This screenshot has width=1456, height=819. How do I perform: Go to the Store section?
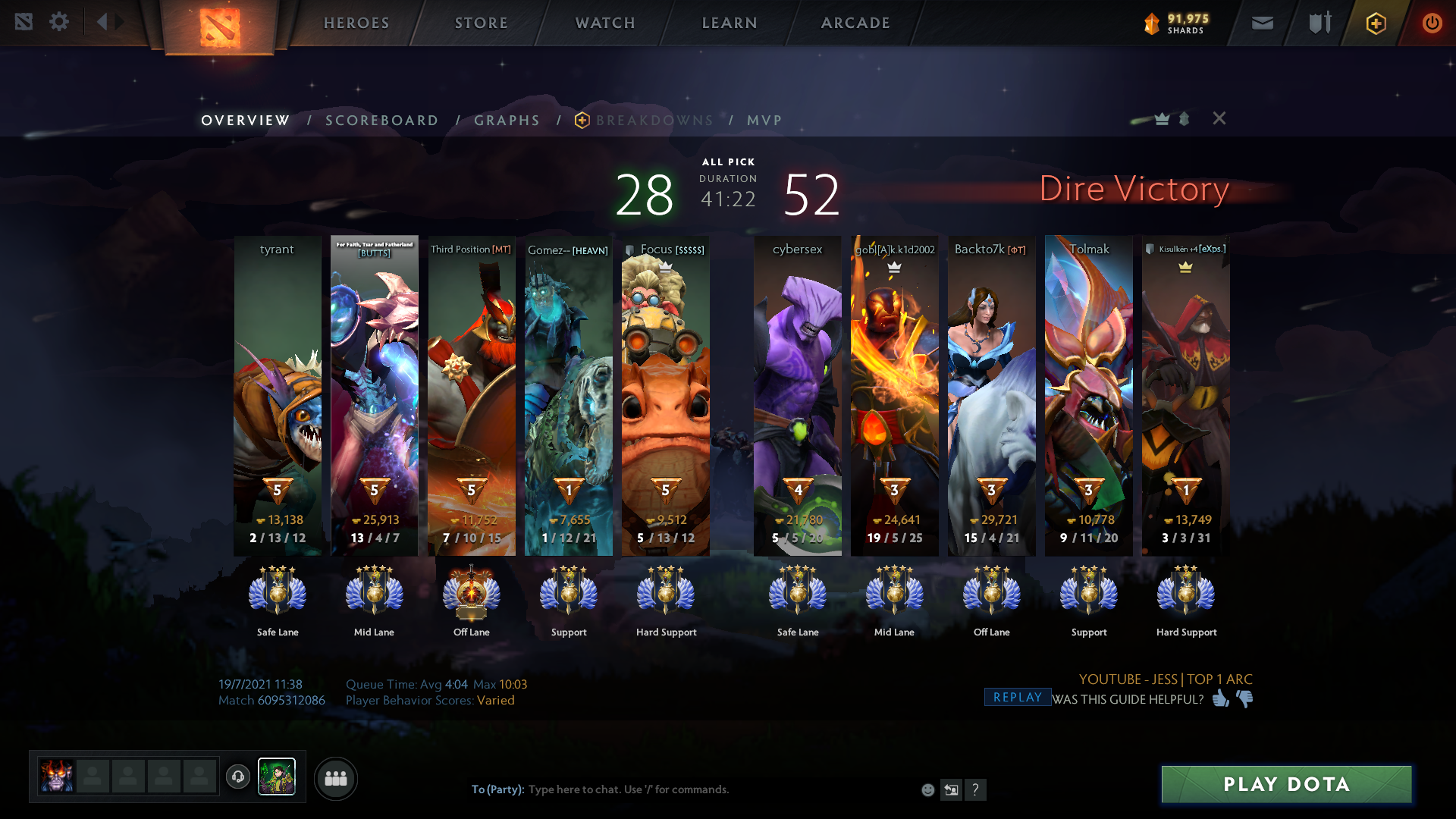click(481, 23)
